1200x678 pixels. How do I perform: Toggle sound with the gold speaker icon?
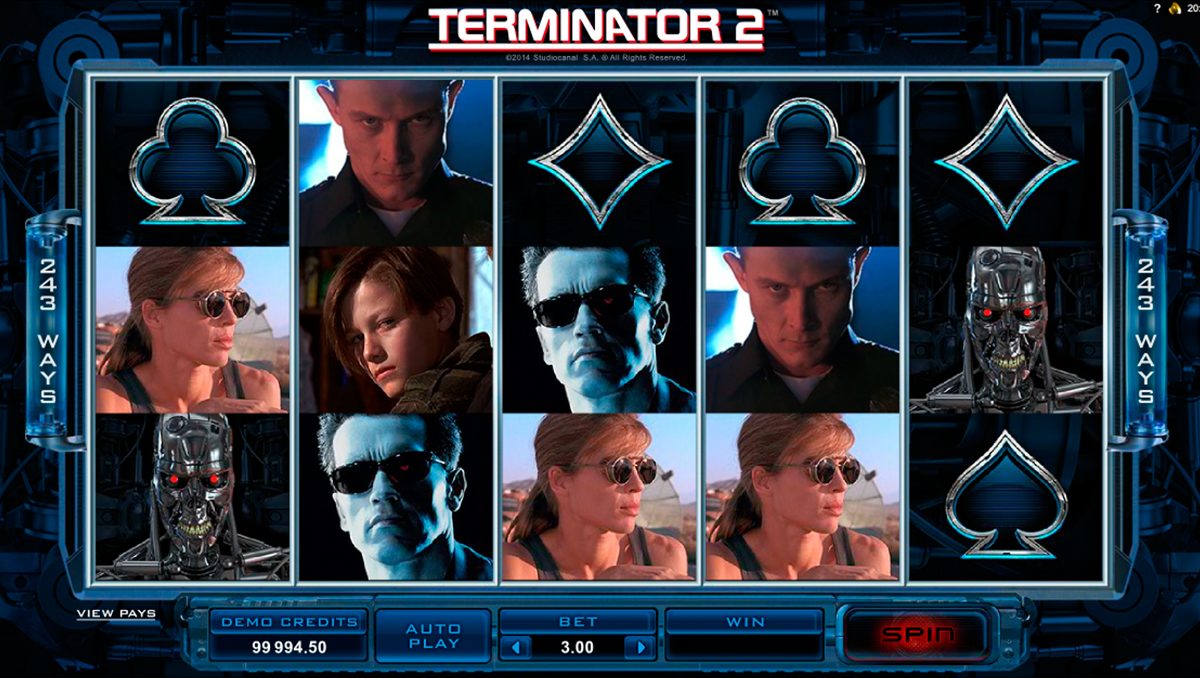[x=1174, y=8]
